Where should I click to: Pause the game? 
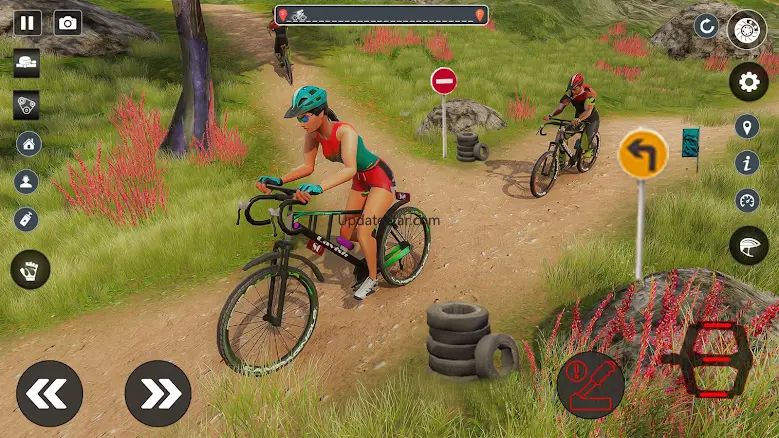pyautogui.click(x=27, y=22)
